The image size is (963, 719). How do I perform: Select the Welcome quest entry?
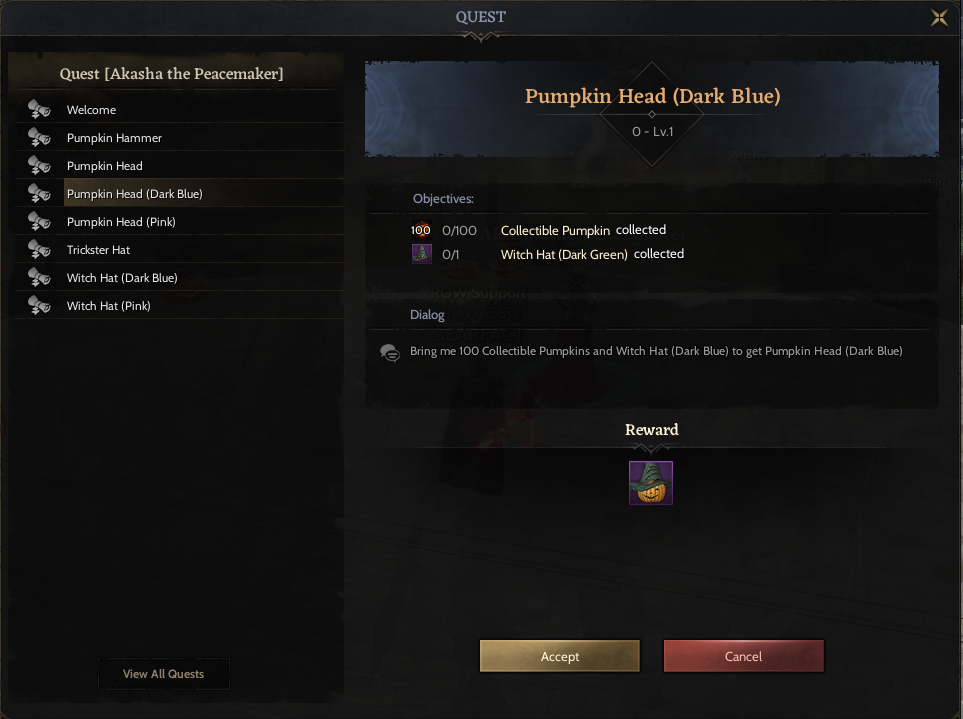[x=91, y=110]
